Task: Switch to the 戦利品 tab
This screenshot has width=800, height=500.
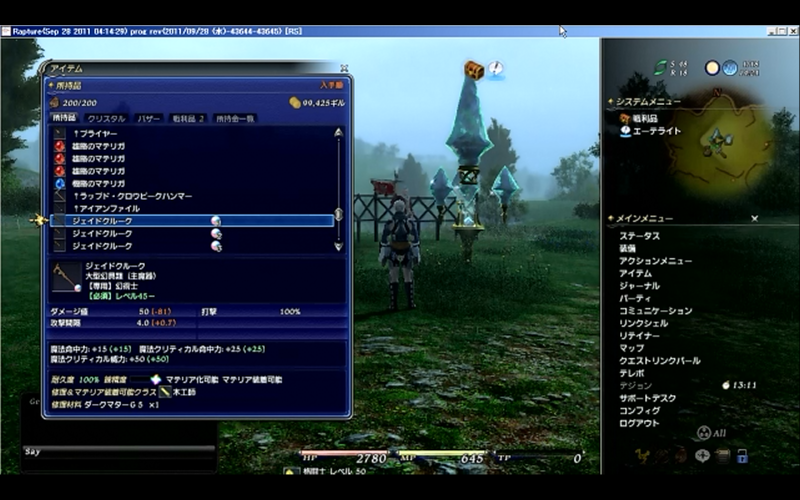Action: (x=187, y=118)
